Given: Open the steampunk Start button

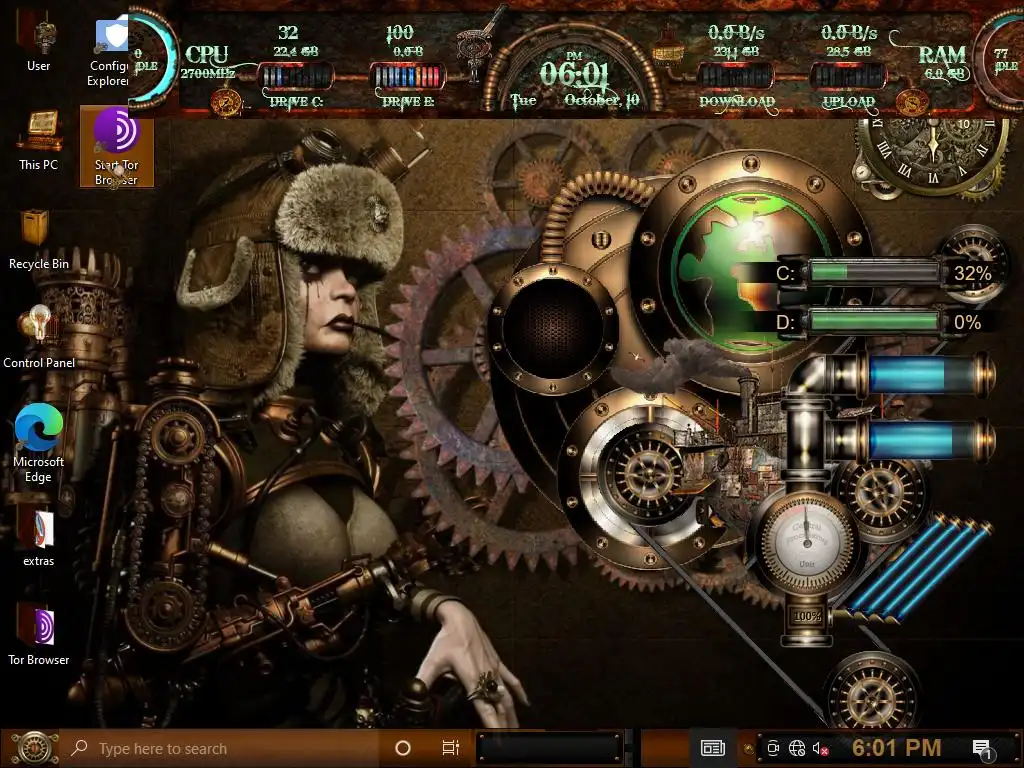Looking at the screenshot, I should pos(33,747).
